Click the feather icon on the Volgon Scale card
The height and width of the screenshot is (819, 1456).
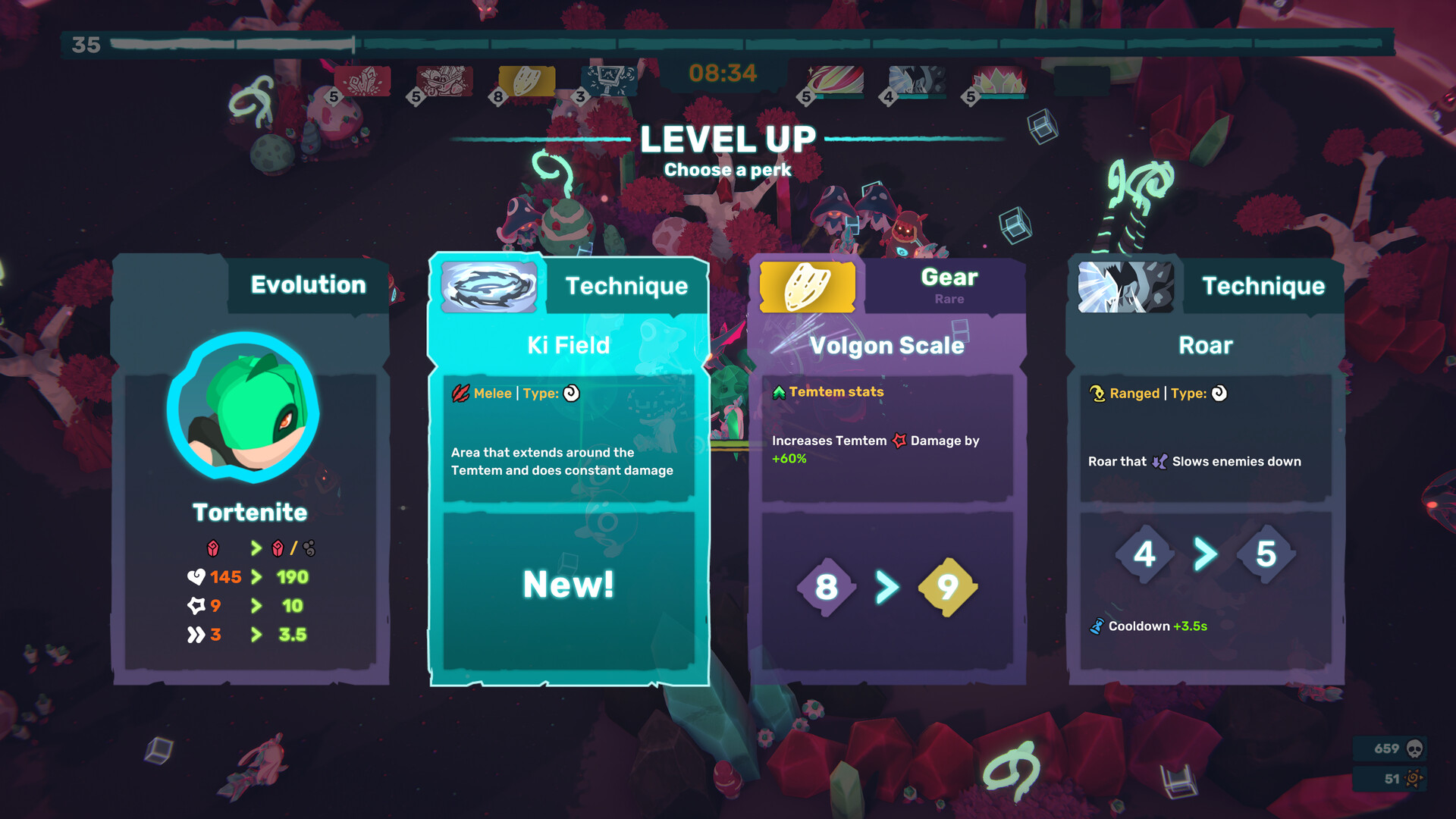point(808,288)
